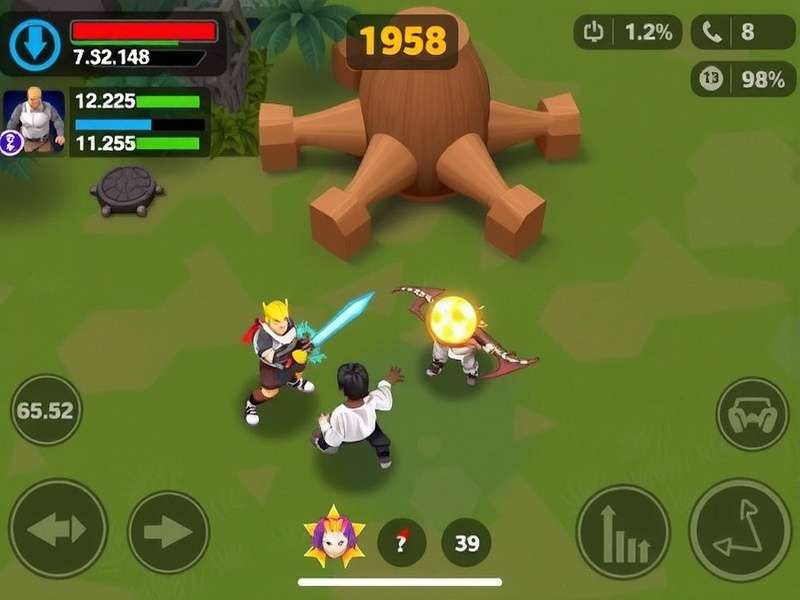Tap the round button labeled 39
The image size is (800, 600).
(466, 543)
